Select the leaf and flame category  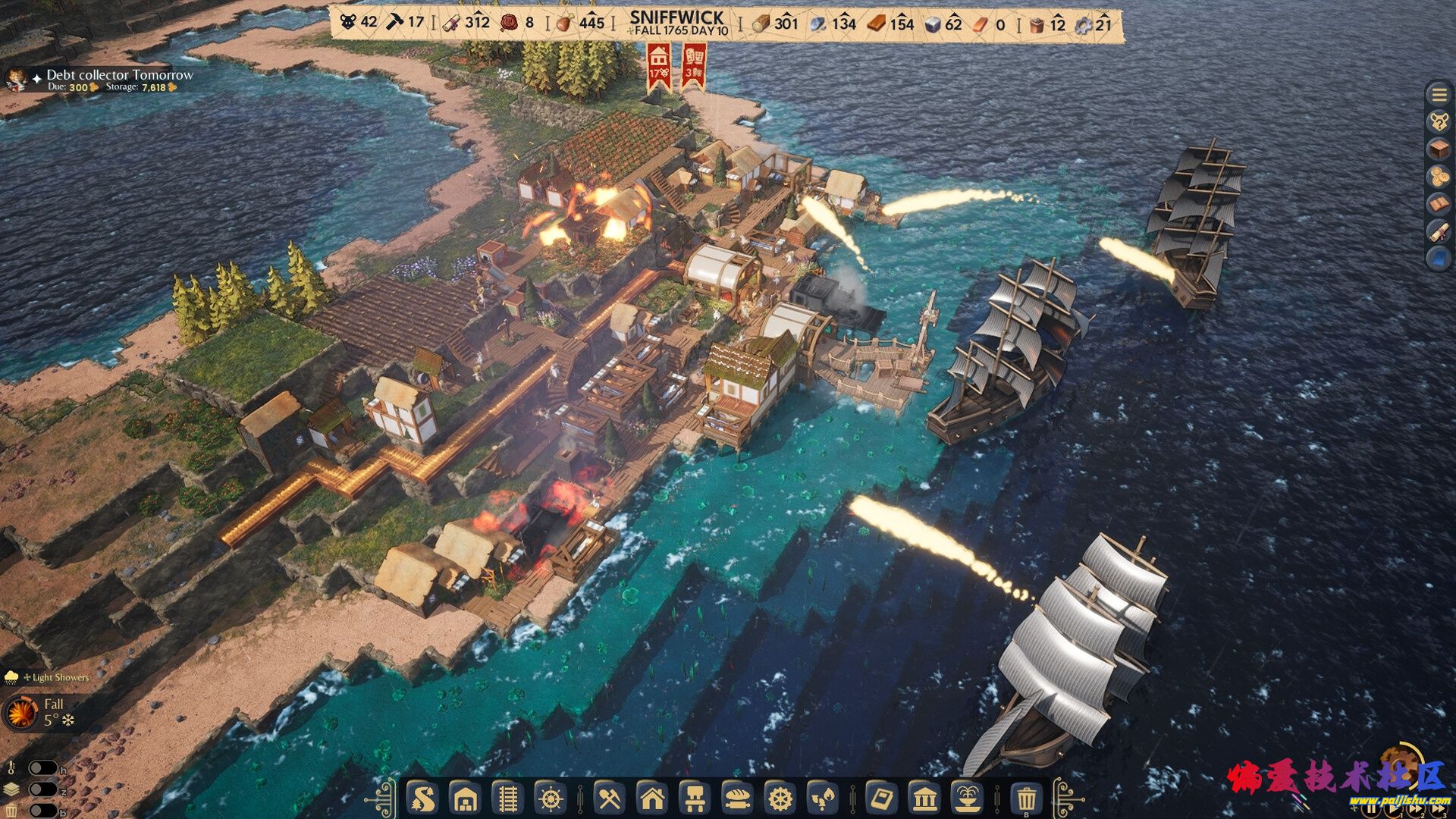click(x=822, y=799)
